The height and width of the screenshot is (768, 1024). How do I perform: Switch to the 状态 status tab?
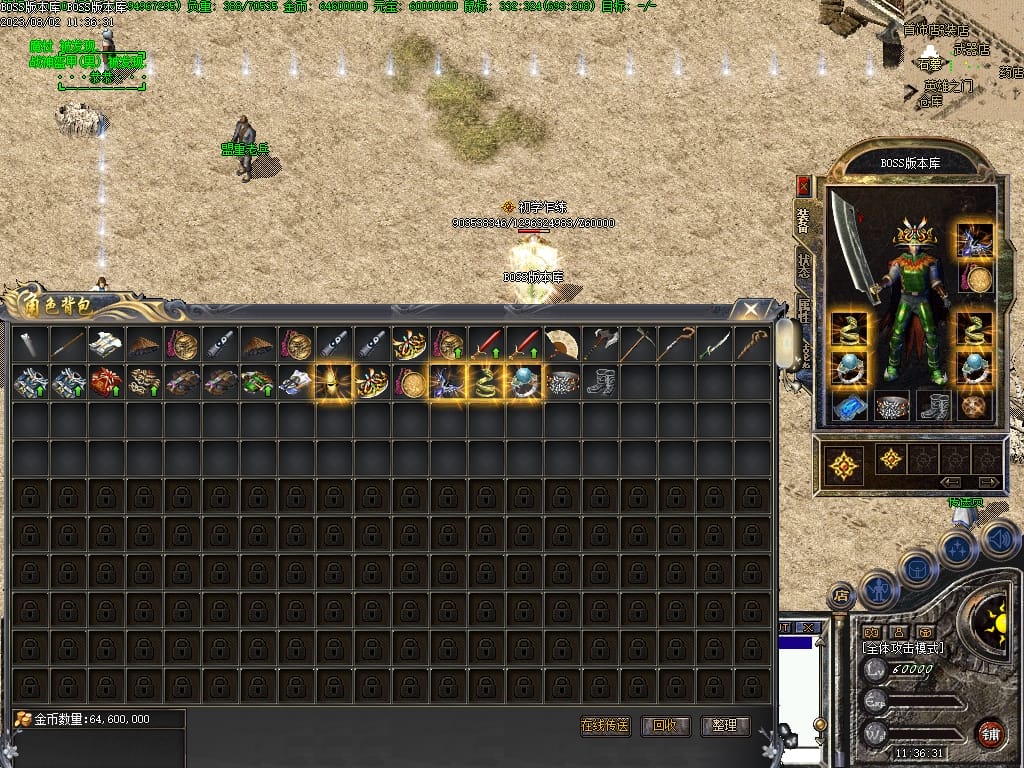pos(804,267)
